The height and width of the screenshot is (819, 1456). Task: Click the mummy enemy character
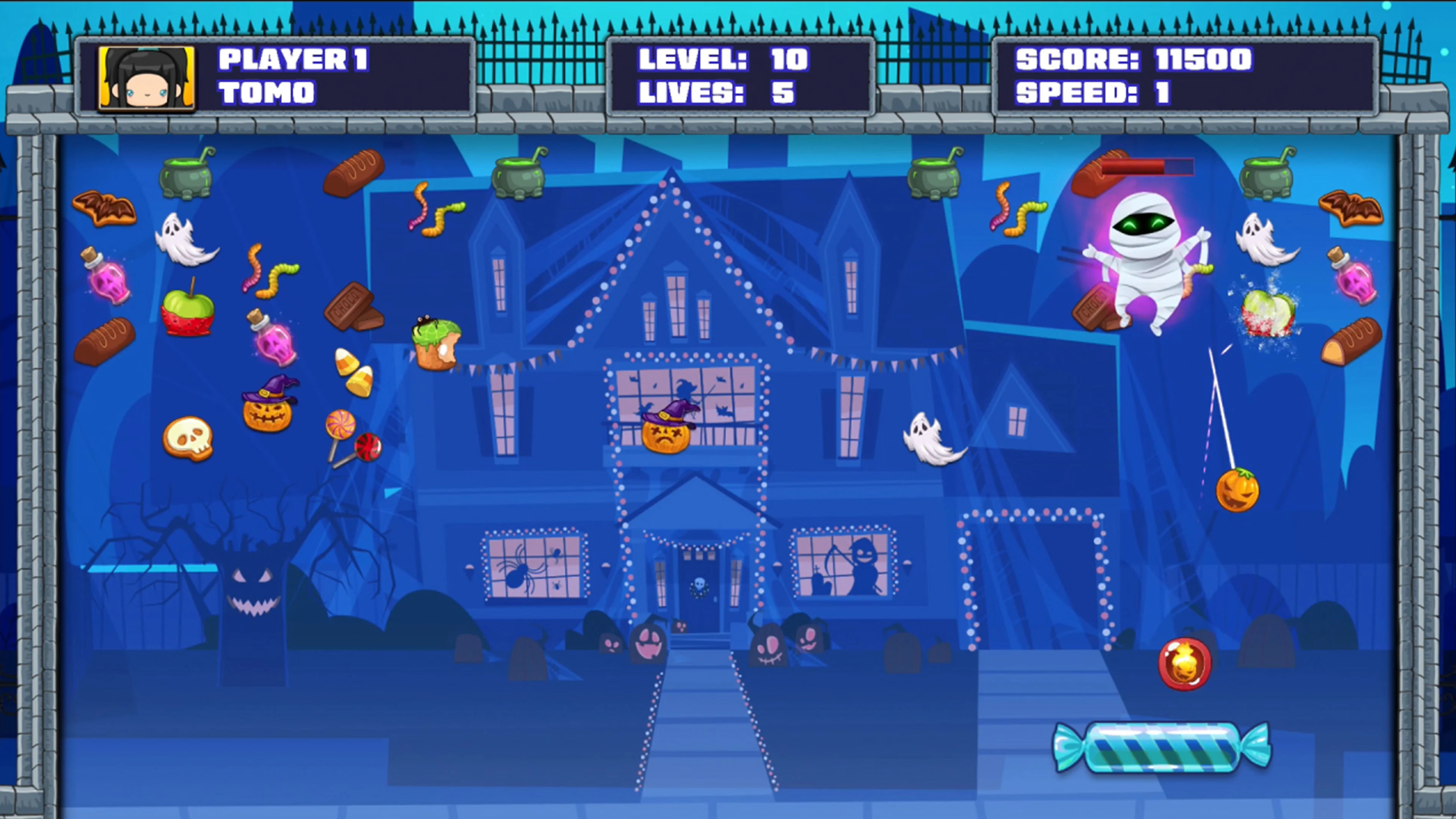click(x=1147, y=260)
